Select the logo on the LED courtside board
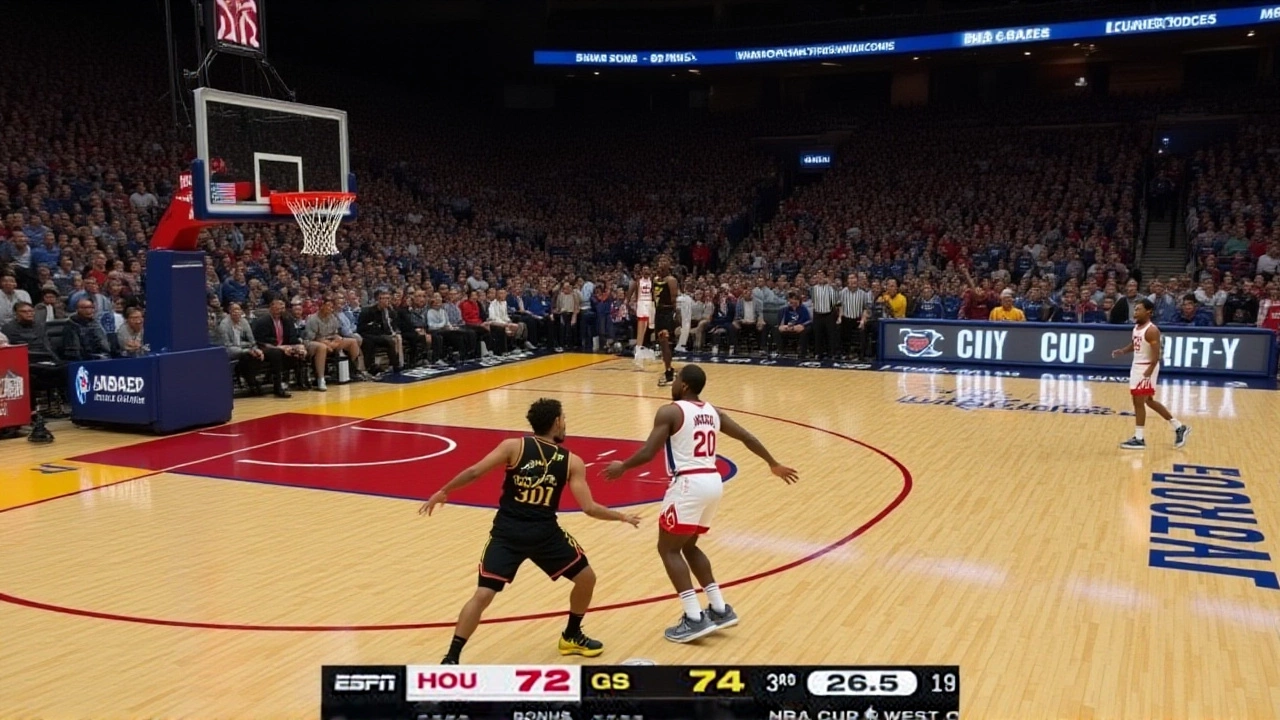This screenshot has width=1280, height=720. click(x=922, y=344)
